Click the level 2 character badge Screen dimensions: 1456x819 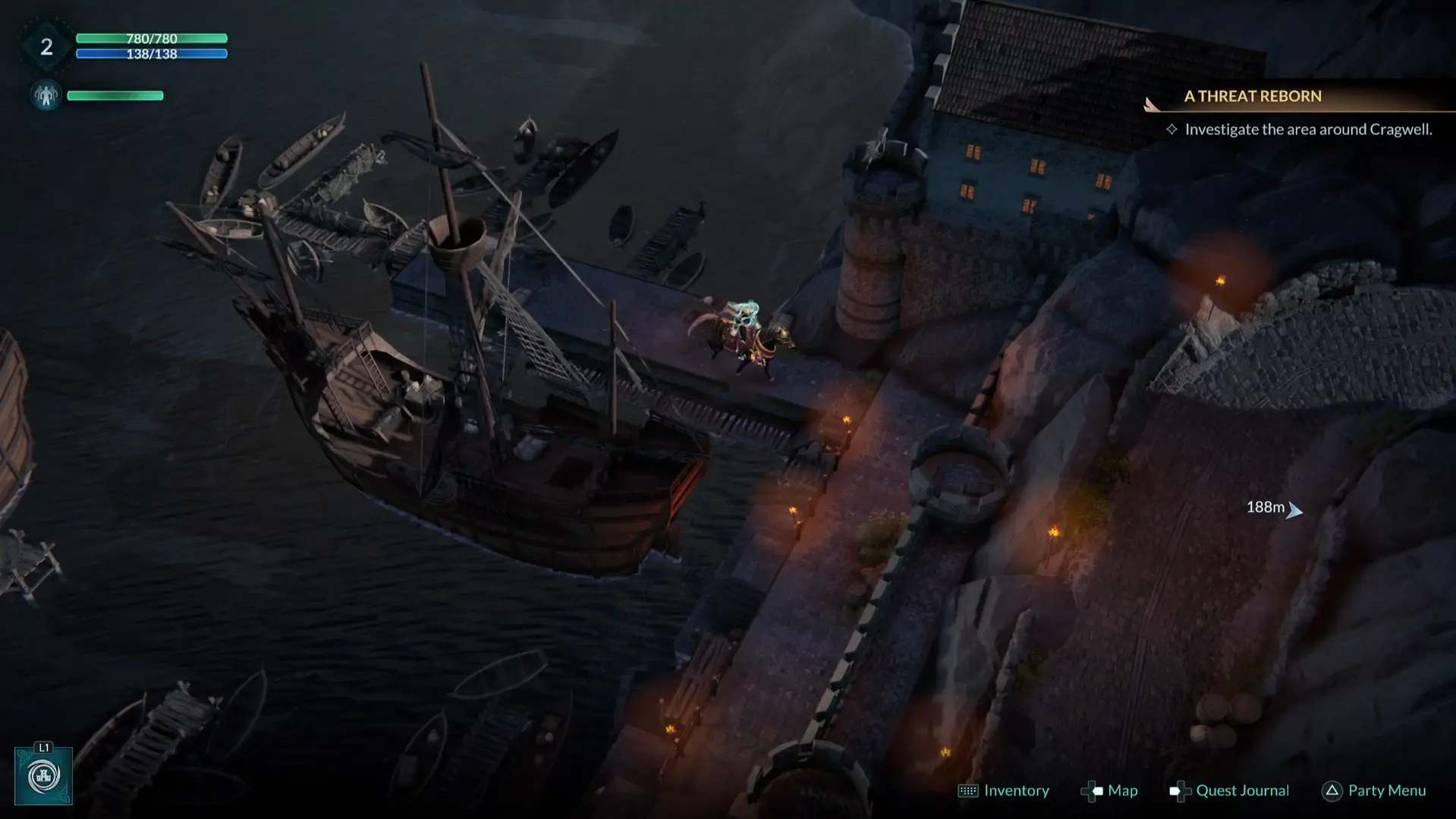(x=46, y=47)
